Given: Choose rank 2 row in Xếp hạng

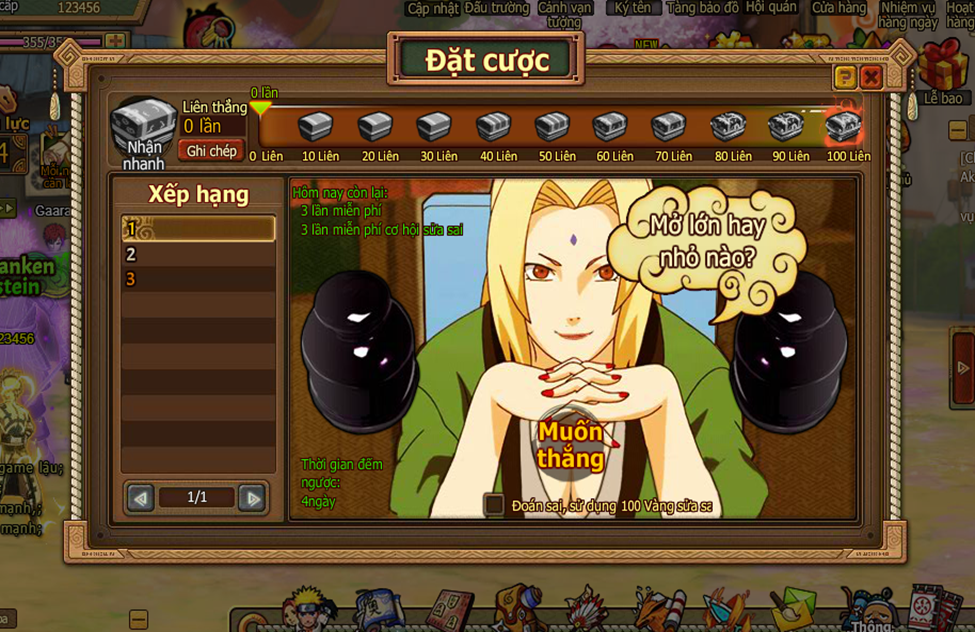Looking at the screenshot, I should [x=198, y=254].
